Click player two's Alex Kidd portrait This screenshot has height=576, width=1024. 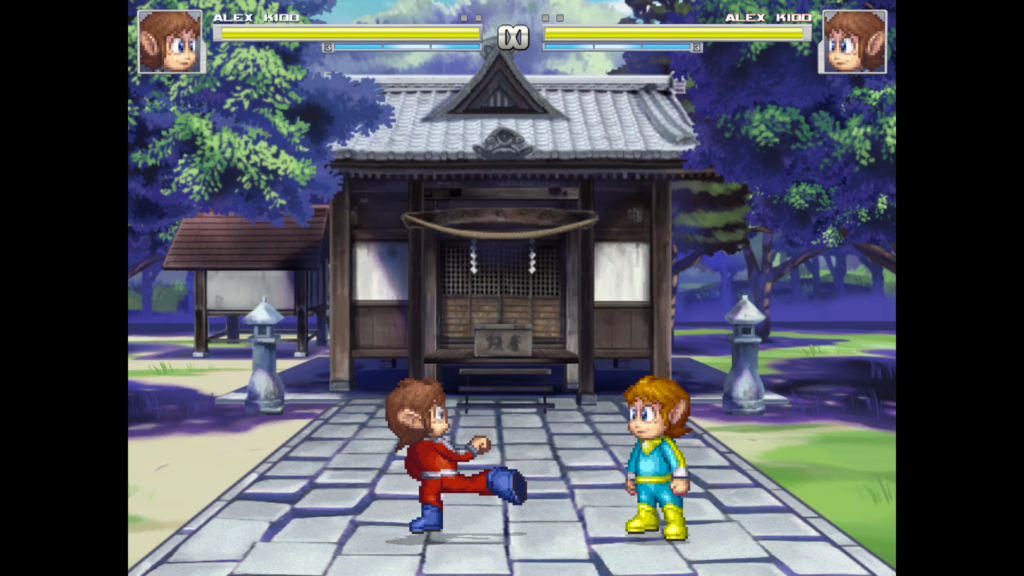(853, 41)
